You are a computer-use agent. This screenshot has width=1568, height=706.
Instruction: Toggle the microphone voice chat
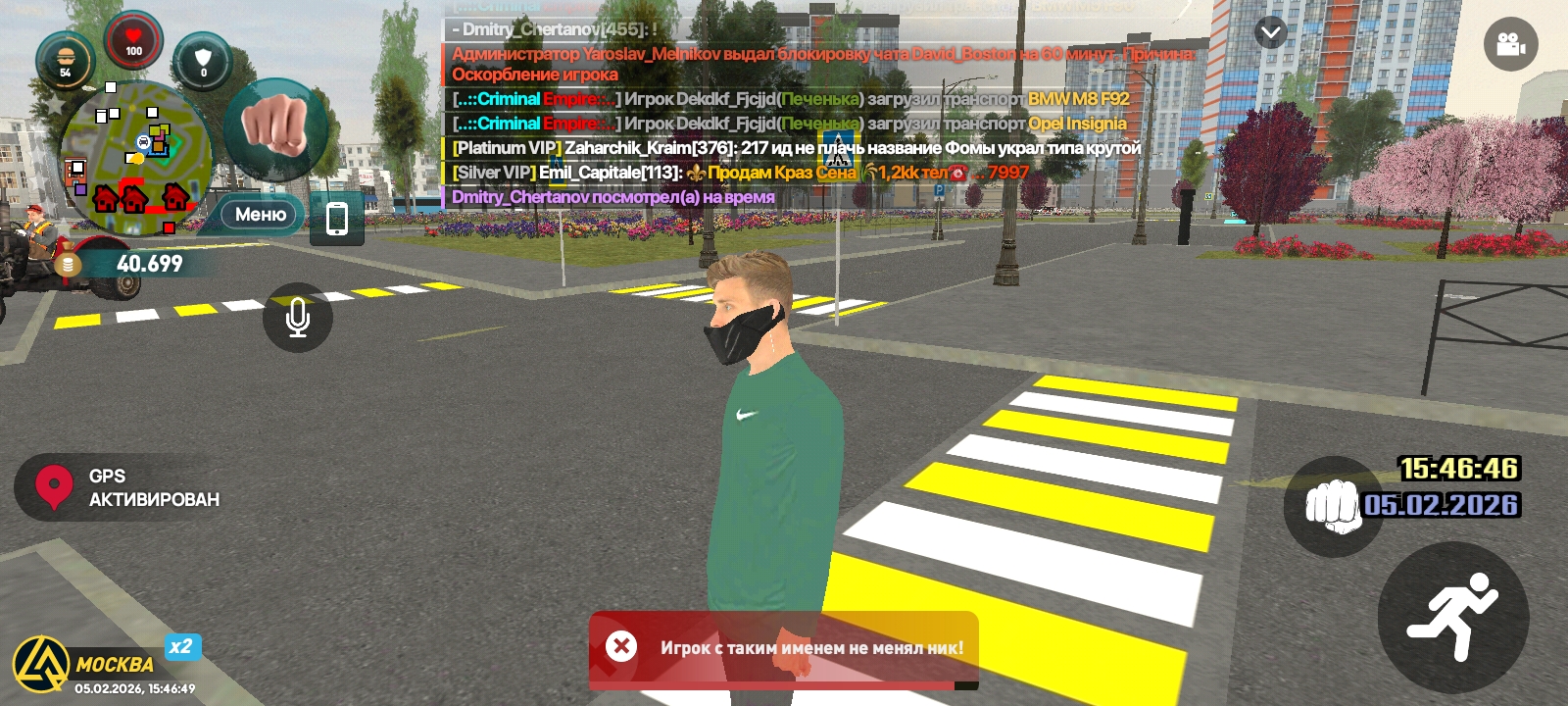(298, 318)
